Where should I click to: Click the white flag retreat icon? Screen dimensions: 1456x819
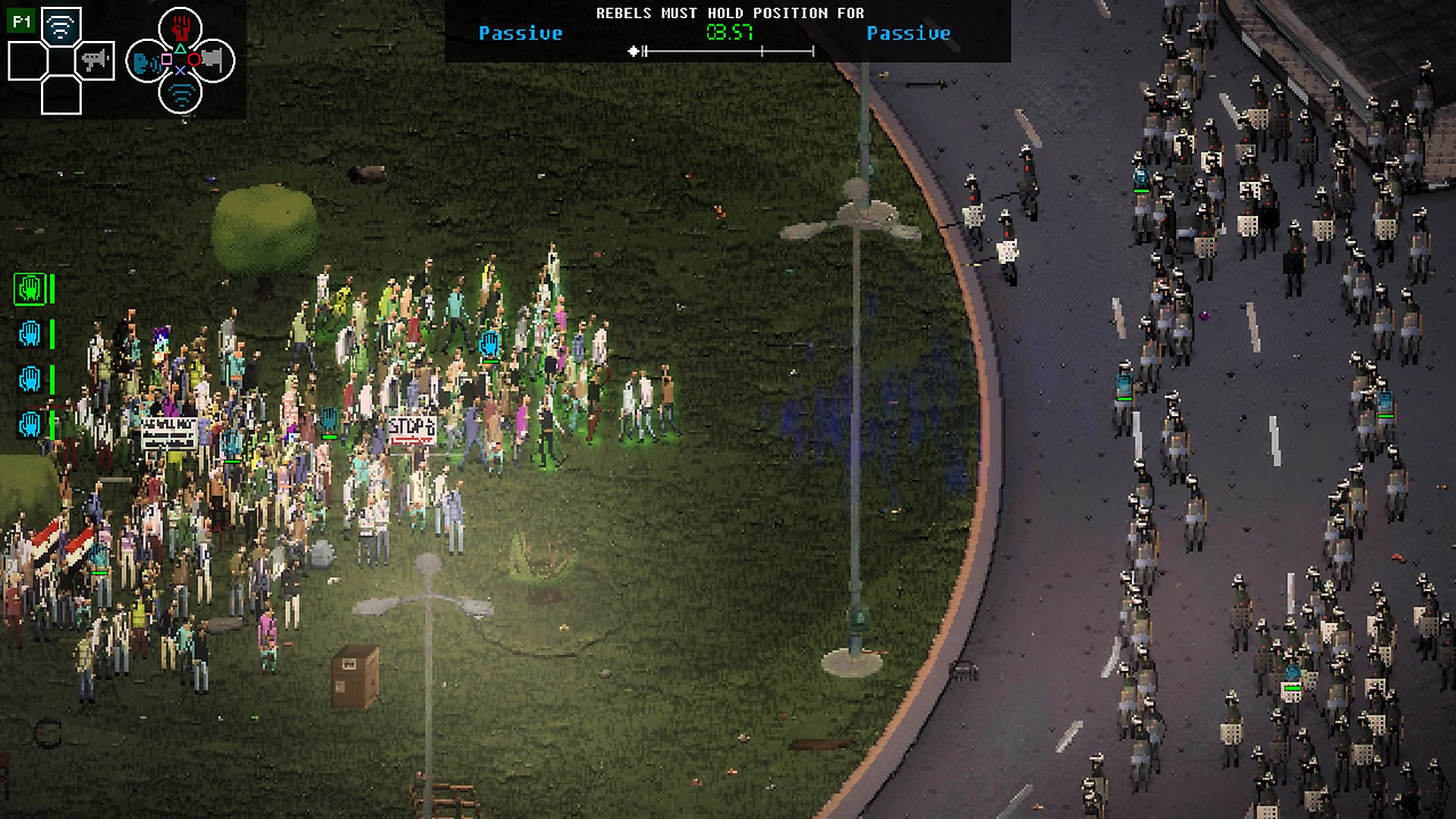coord(213,61)
